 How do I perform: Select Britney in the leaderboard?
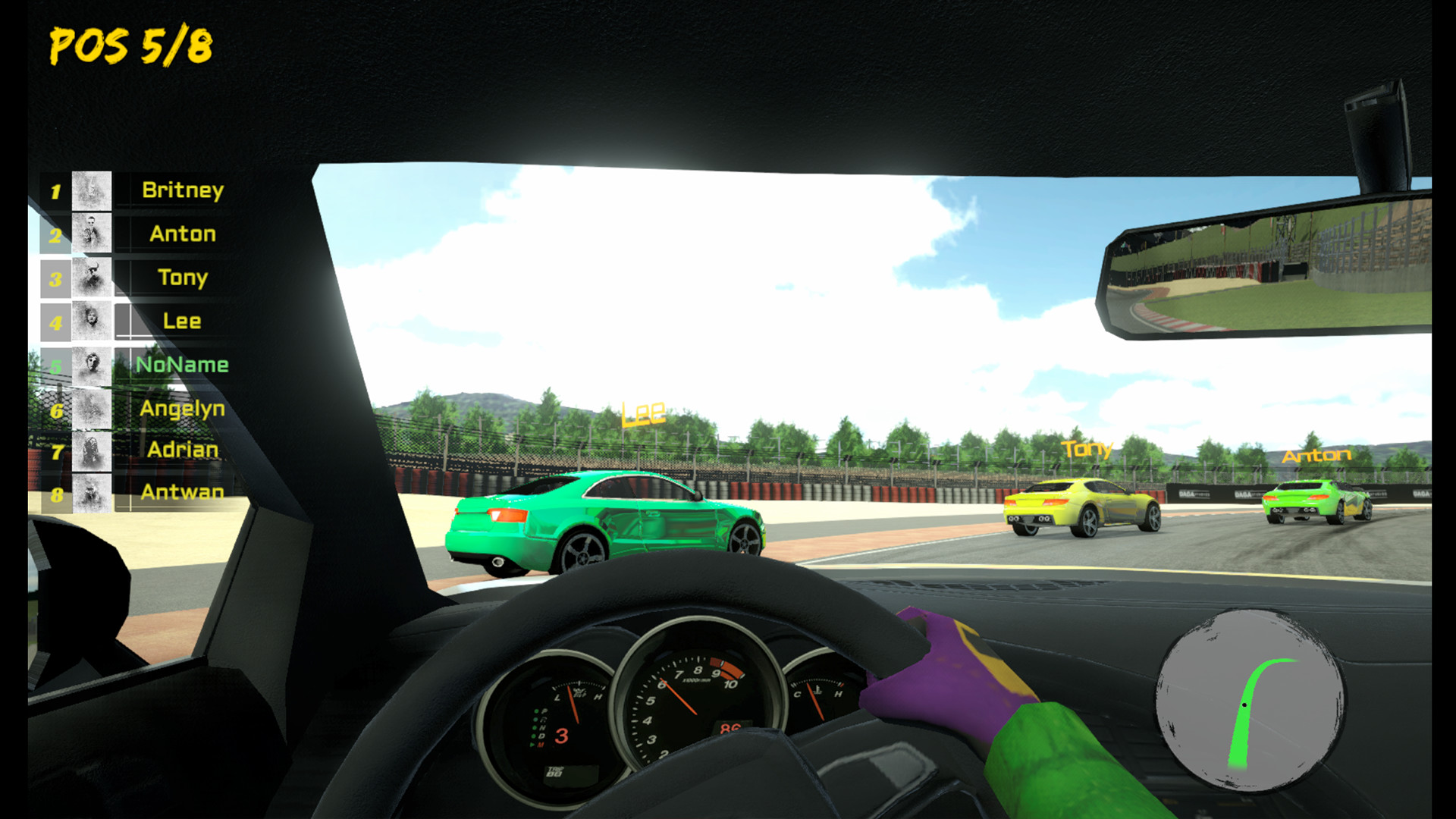coord(182,190)
